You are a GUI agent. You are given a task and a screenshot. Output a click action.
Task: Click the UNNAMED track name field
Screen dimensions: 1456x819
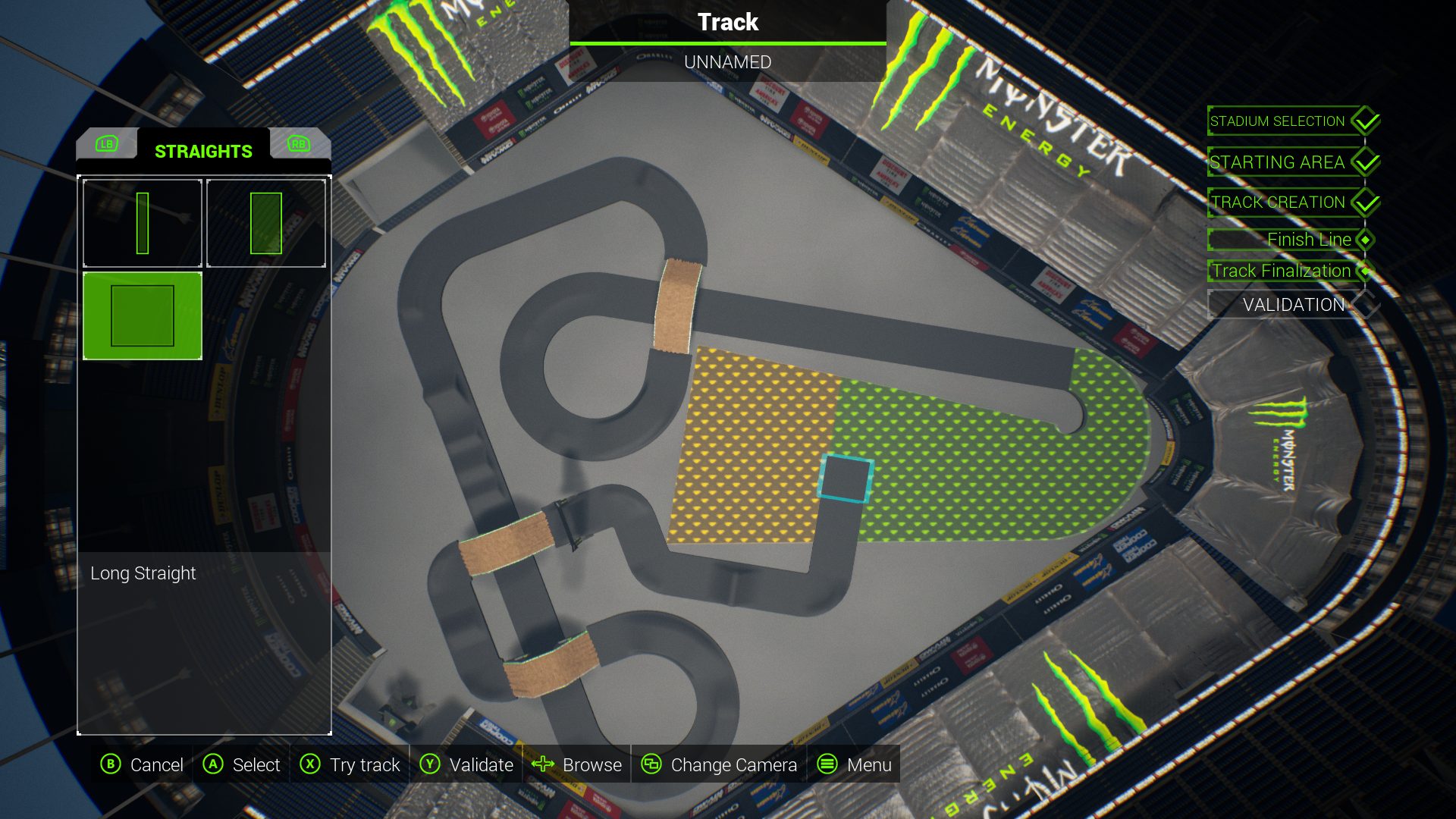click(x=727, y=62)
